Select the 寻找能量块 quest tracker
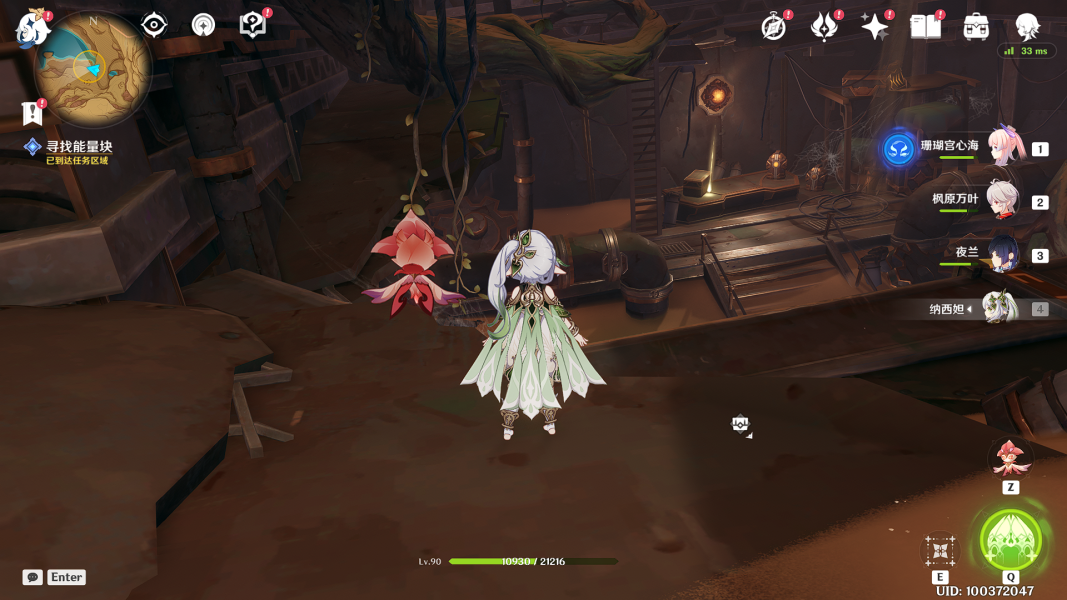Image resolution: width=1067 pixels, height=600 pixels. pyautogui.click(x=78, y=147)
